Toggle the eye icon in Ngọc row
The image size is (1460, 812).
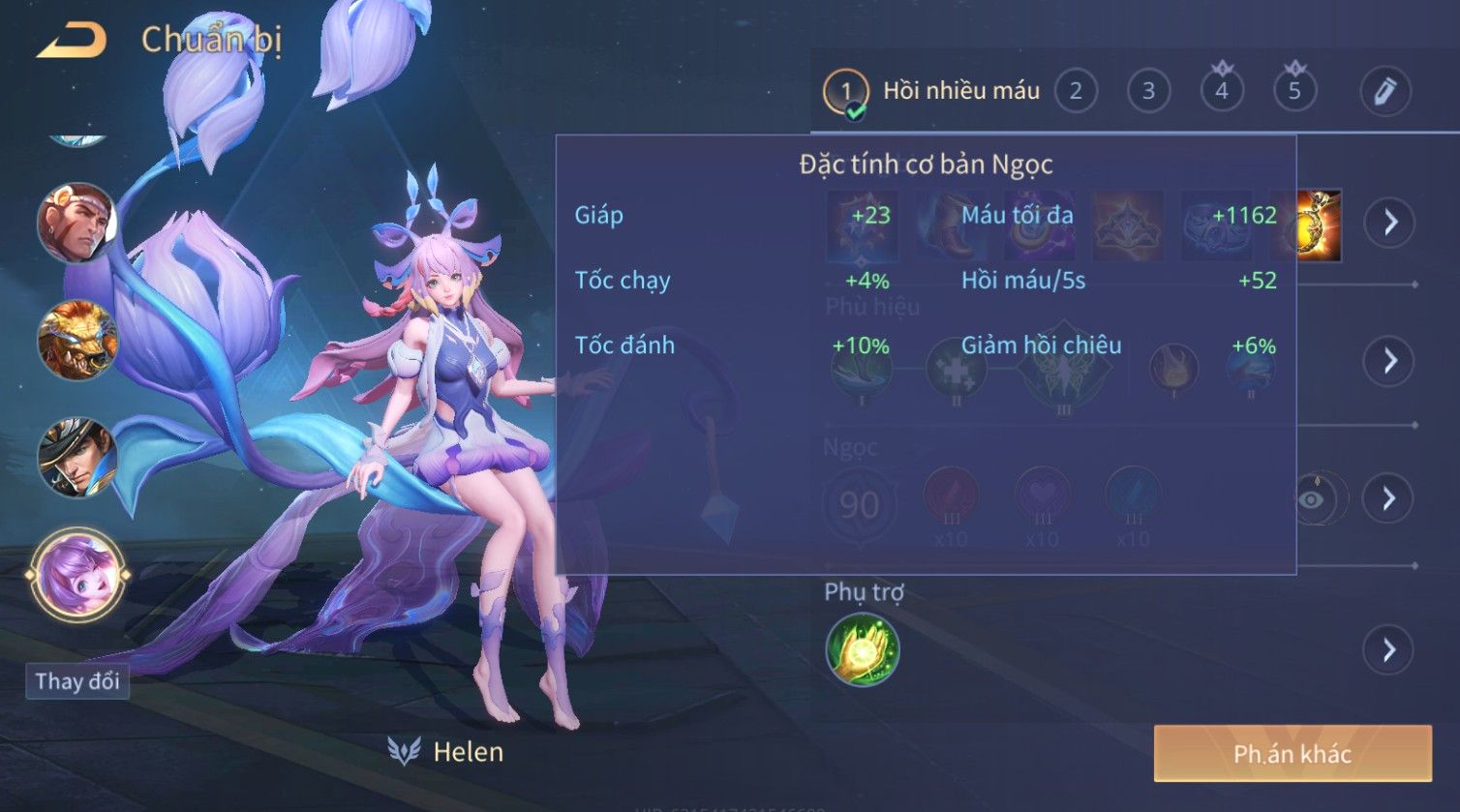click(1312, 498)
